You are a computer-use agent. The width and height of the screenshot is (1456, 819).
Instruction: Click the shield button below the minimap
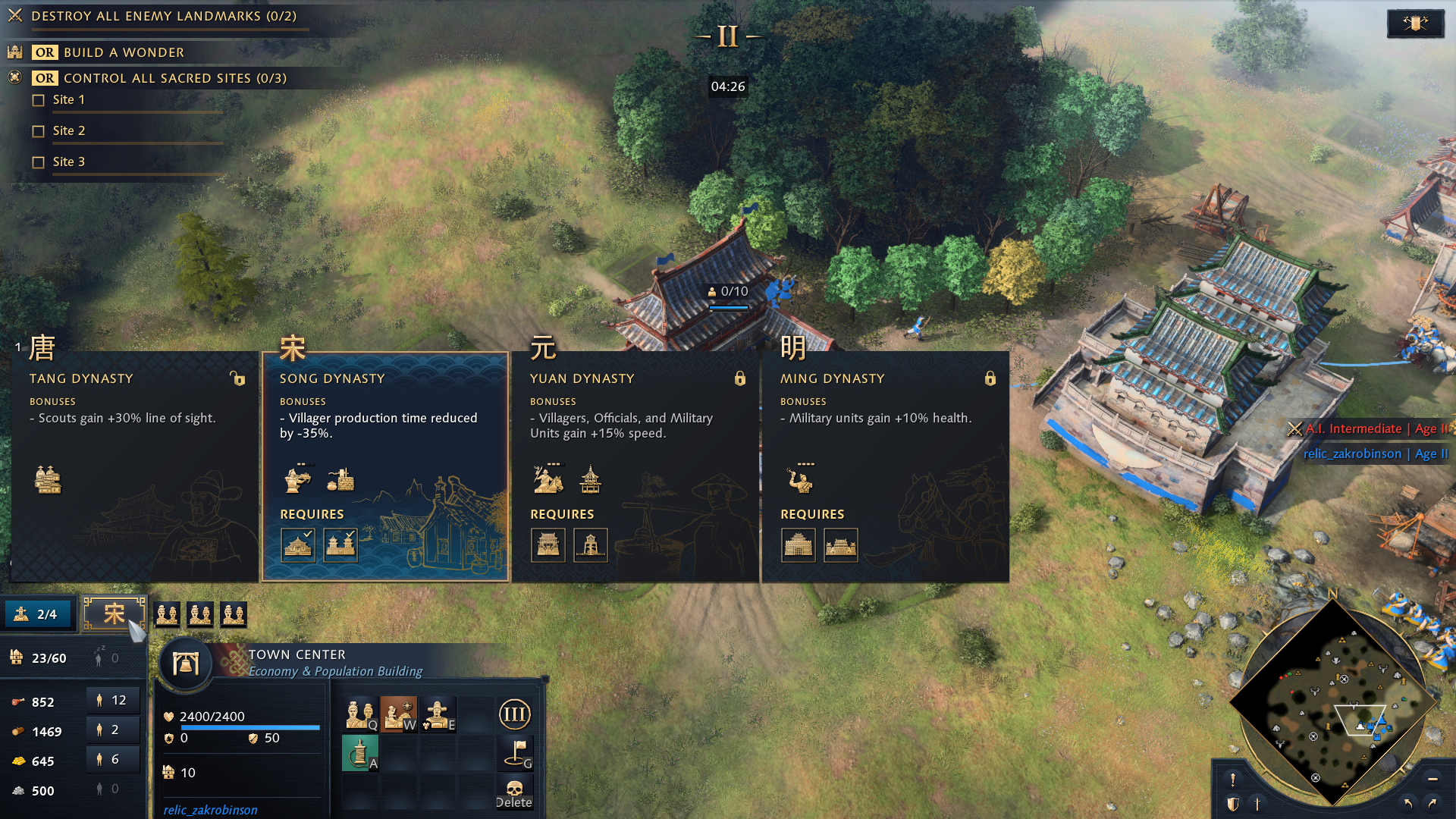click(x=1233, y=804)
